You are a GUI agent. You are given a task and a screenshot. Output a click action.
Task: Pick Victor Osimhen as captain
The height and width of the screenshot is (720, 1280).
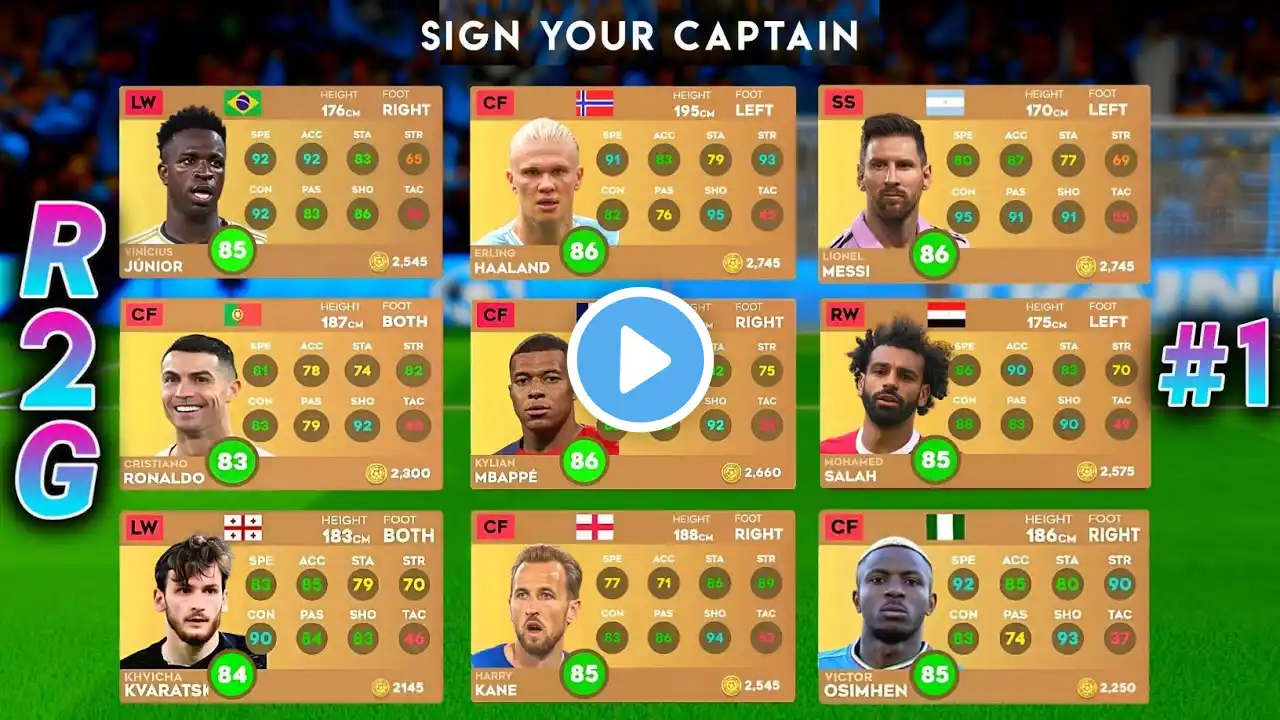click(x=984, y=606)
